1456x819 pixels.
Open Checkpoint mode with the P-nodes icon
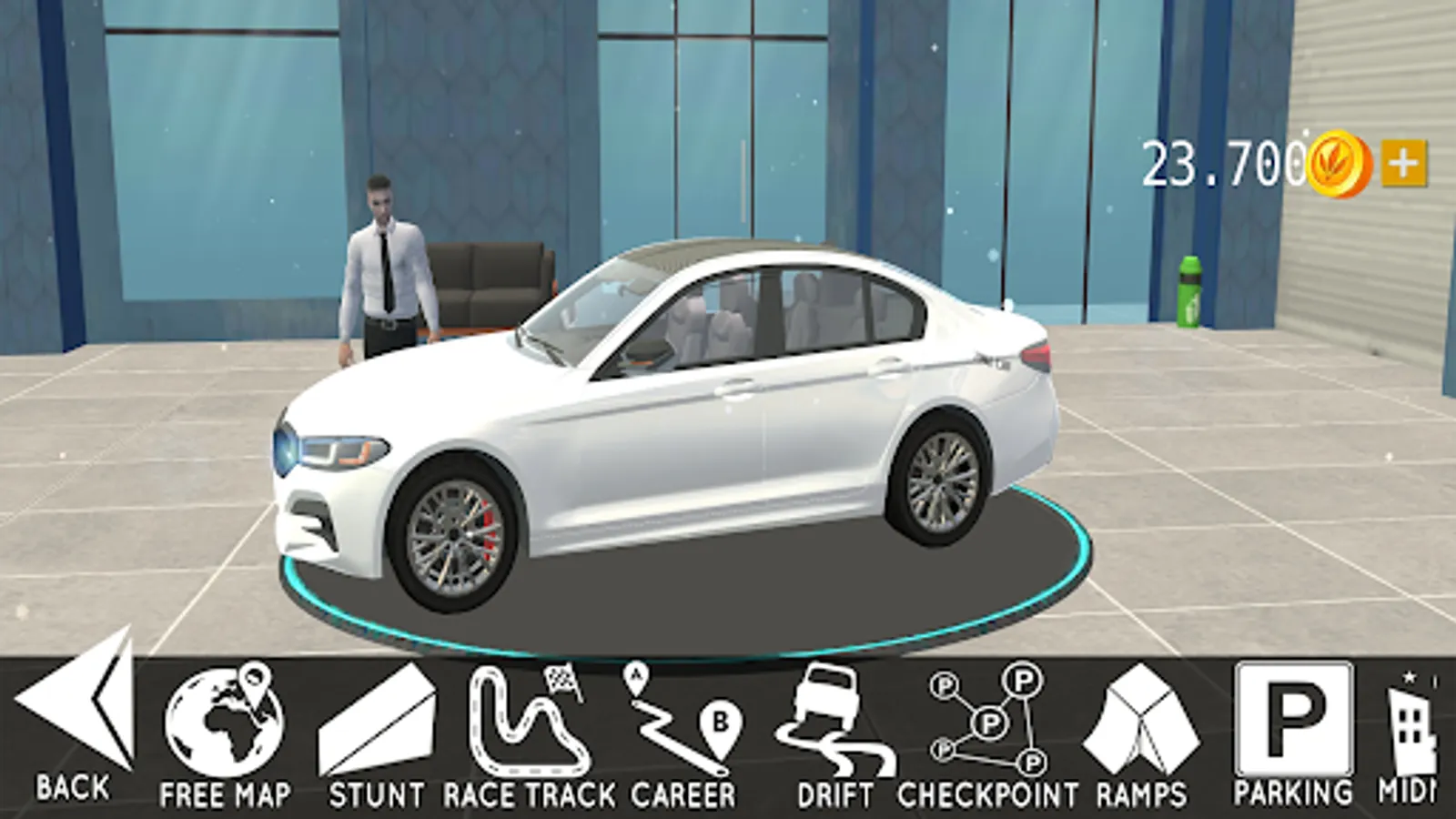(x=983, y=719)
